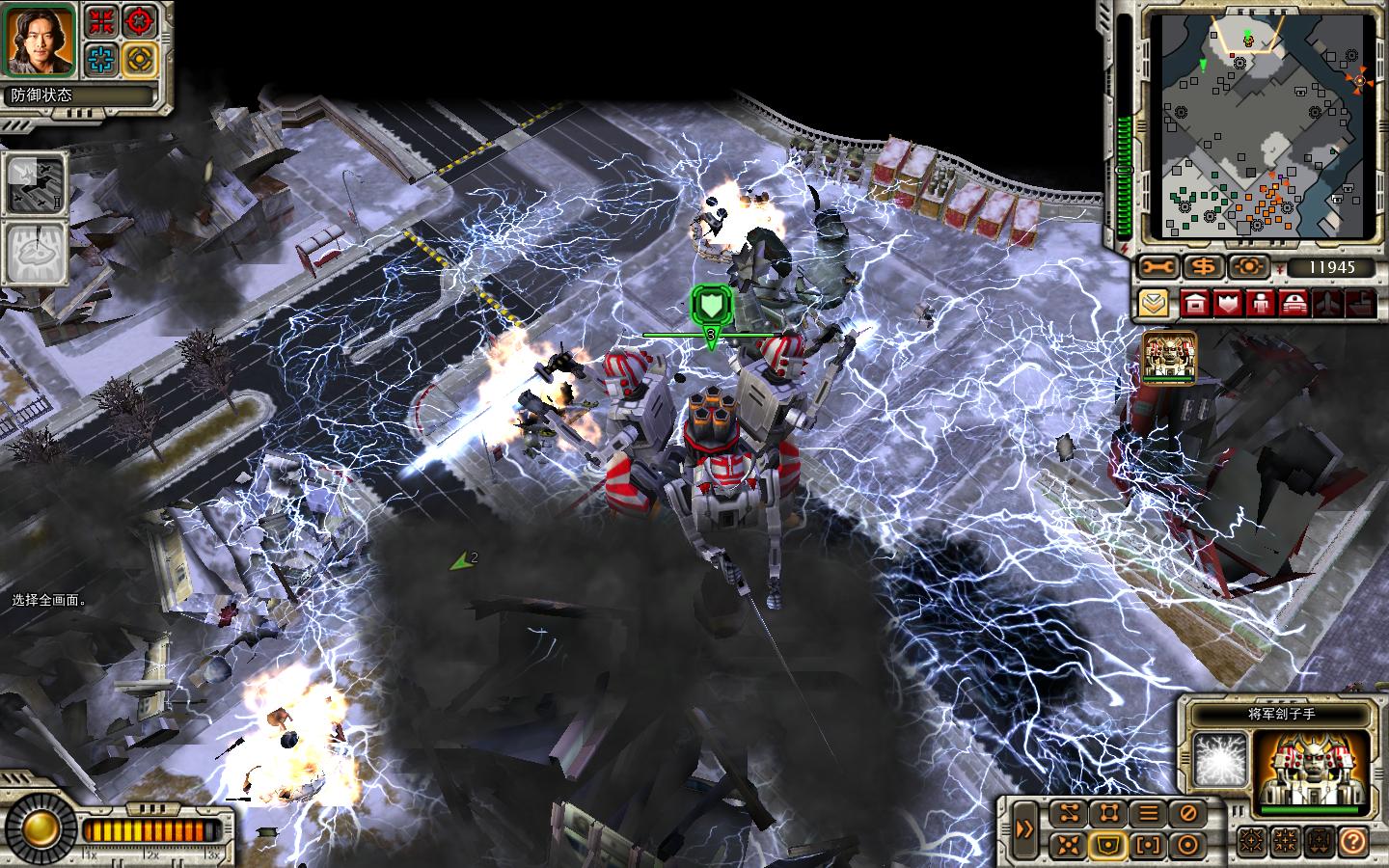
Task: Expand the command bar with the double-arrow button
Action: tap(1024, 829)
